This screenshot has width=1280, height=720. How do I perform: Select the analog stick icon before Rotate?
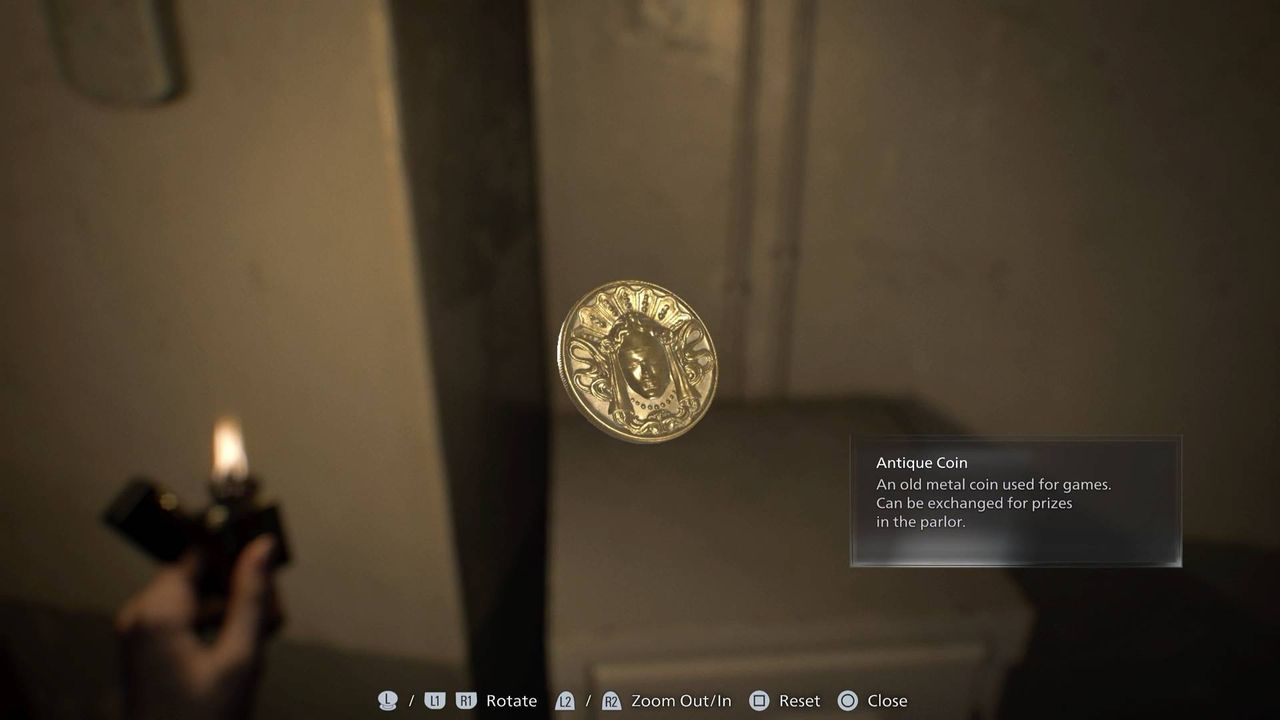pos(386,701)
